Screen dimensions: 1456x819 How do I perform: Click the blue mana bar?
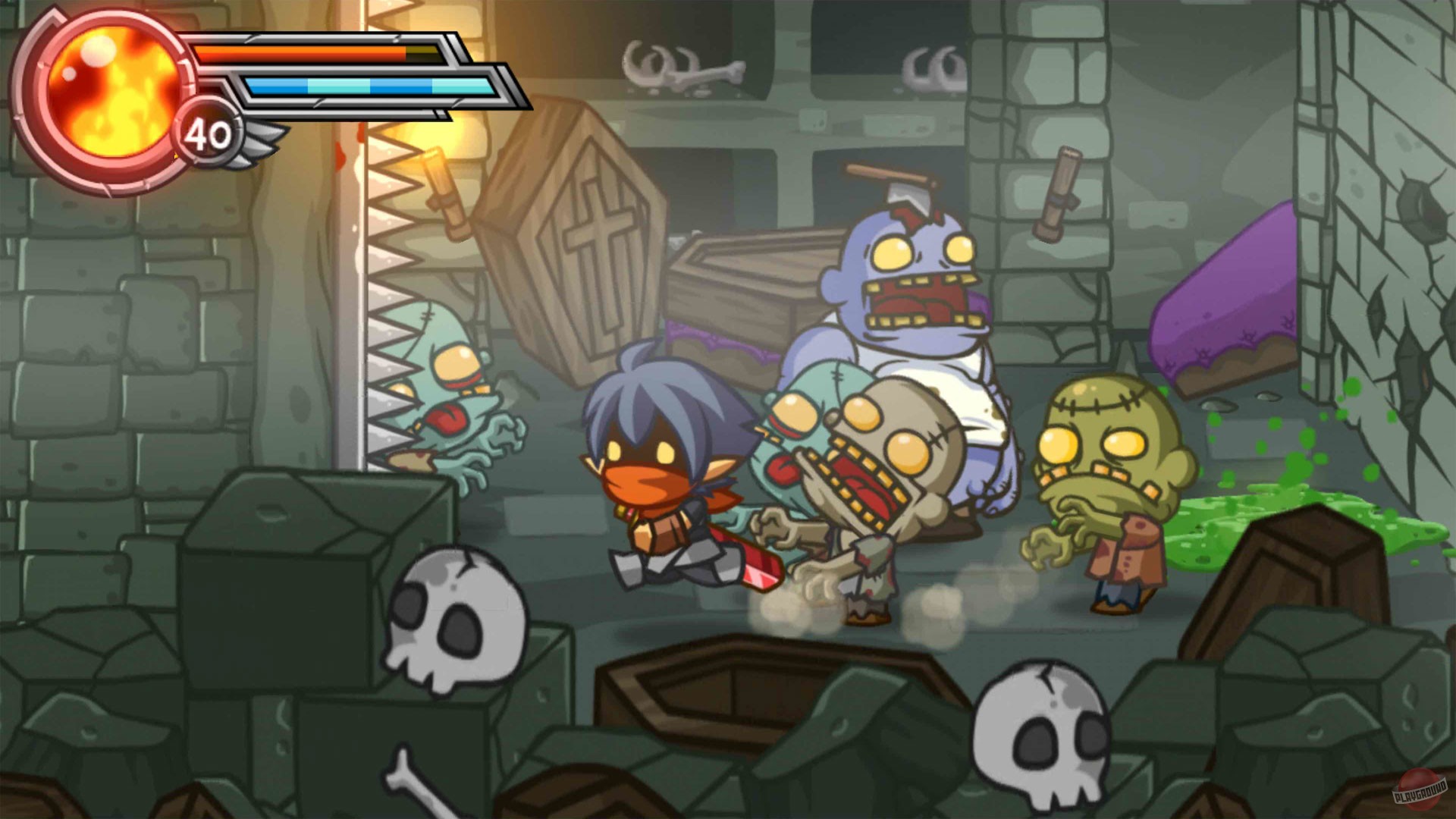tap(364, 87)
